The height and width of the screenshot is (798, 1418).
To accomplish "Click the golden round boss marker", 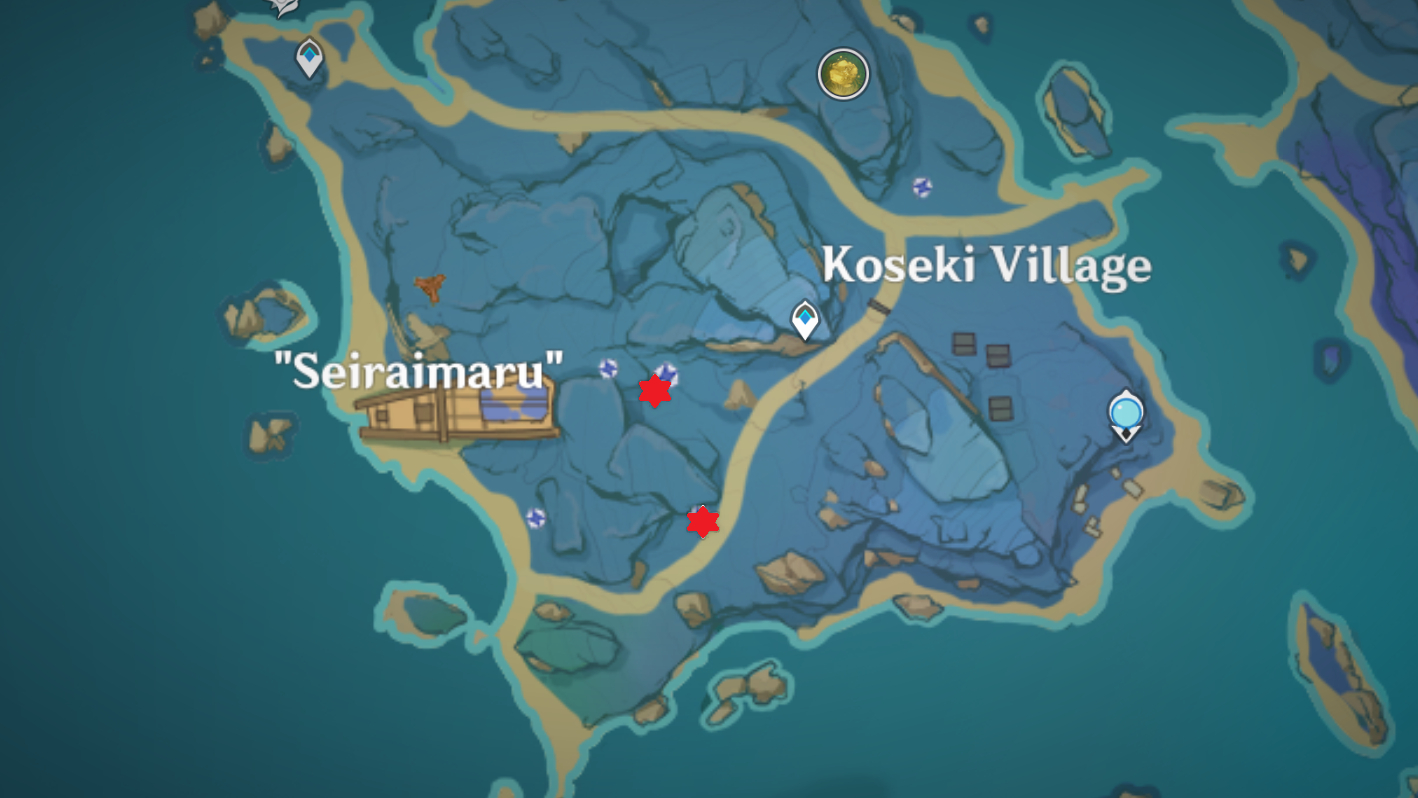I will (843, 74).
